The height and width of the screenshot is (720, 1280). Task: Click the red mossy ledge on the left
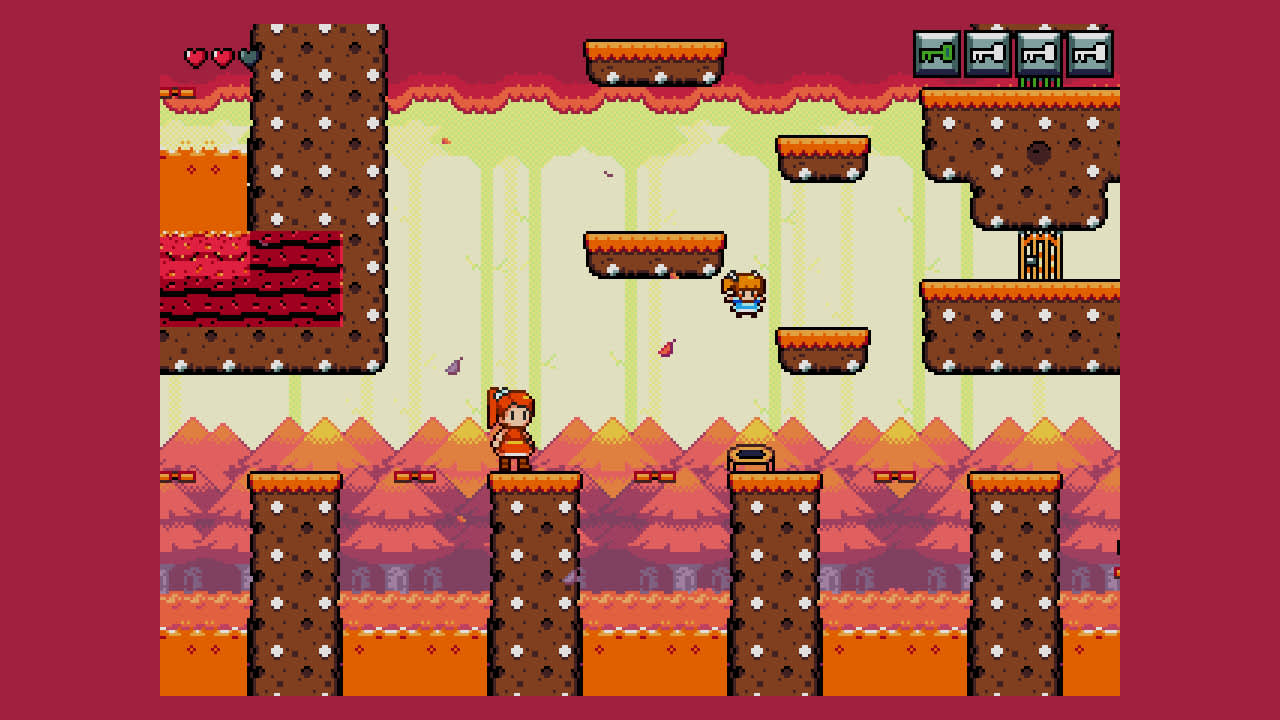click(x=250, y=280)
